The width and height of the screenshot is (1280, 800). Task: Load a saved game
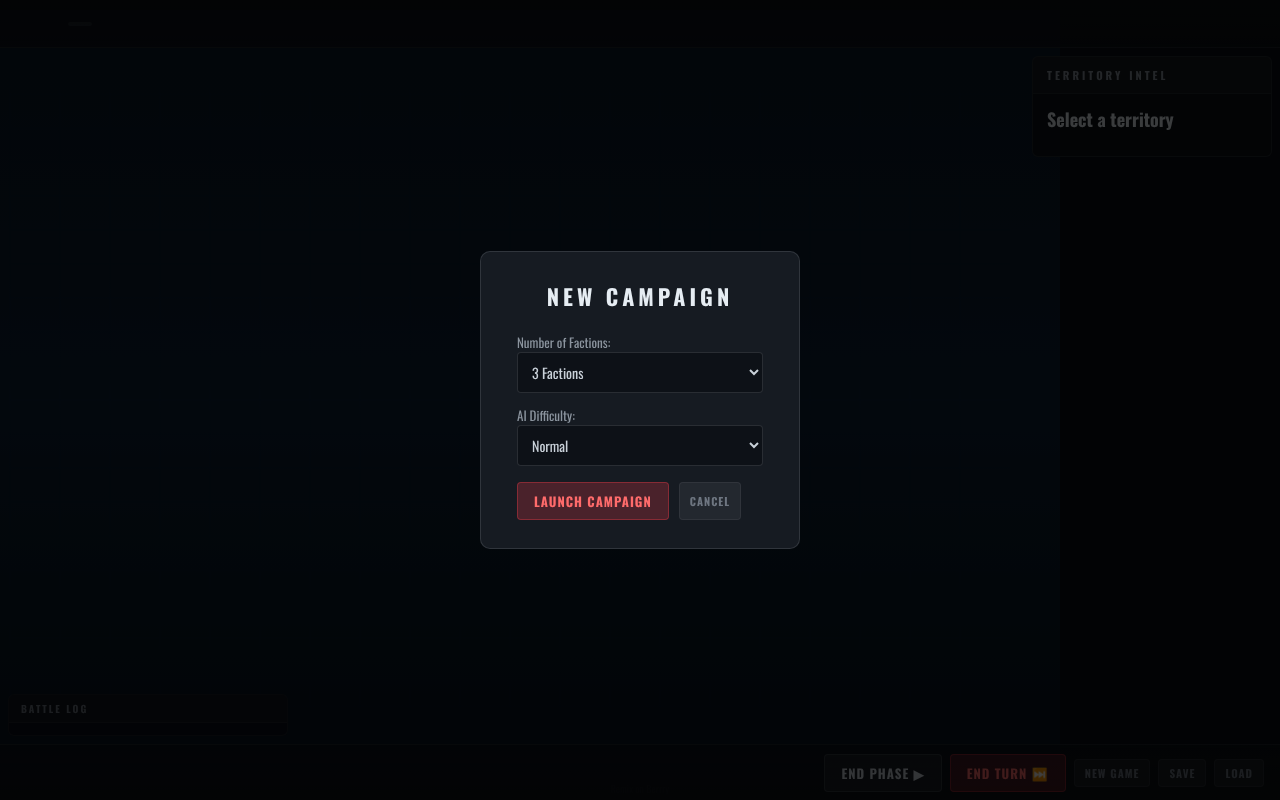pos(1238,773)
